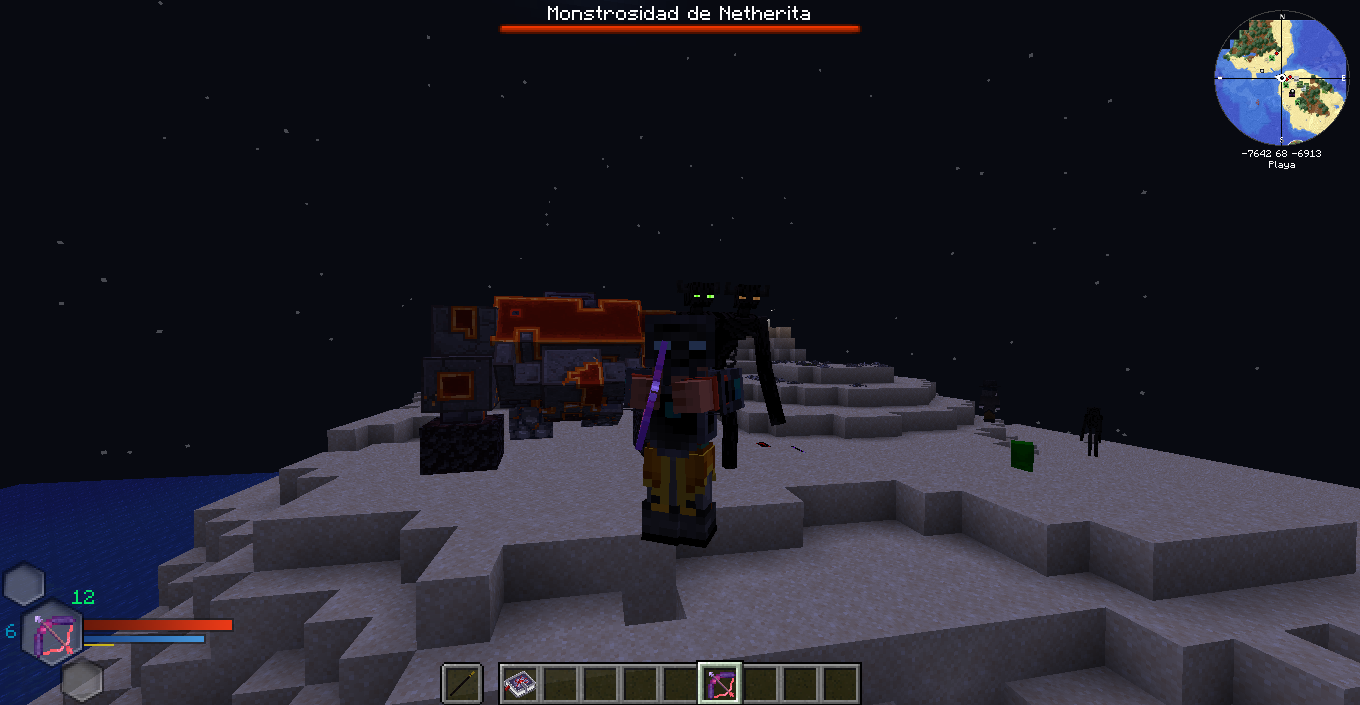The width and height of the screenshot is (1360, 705).
Task: Select the purple bow hotbar slot
Action: tap(720, 684)
